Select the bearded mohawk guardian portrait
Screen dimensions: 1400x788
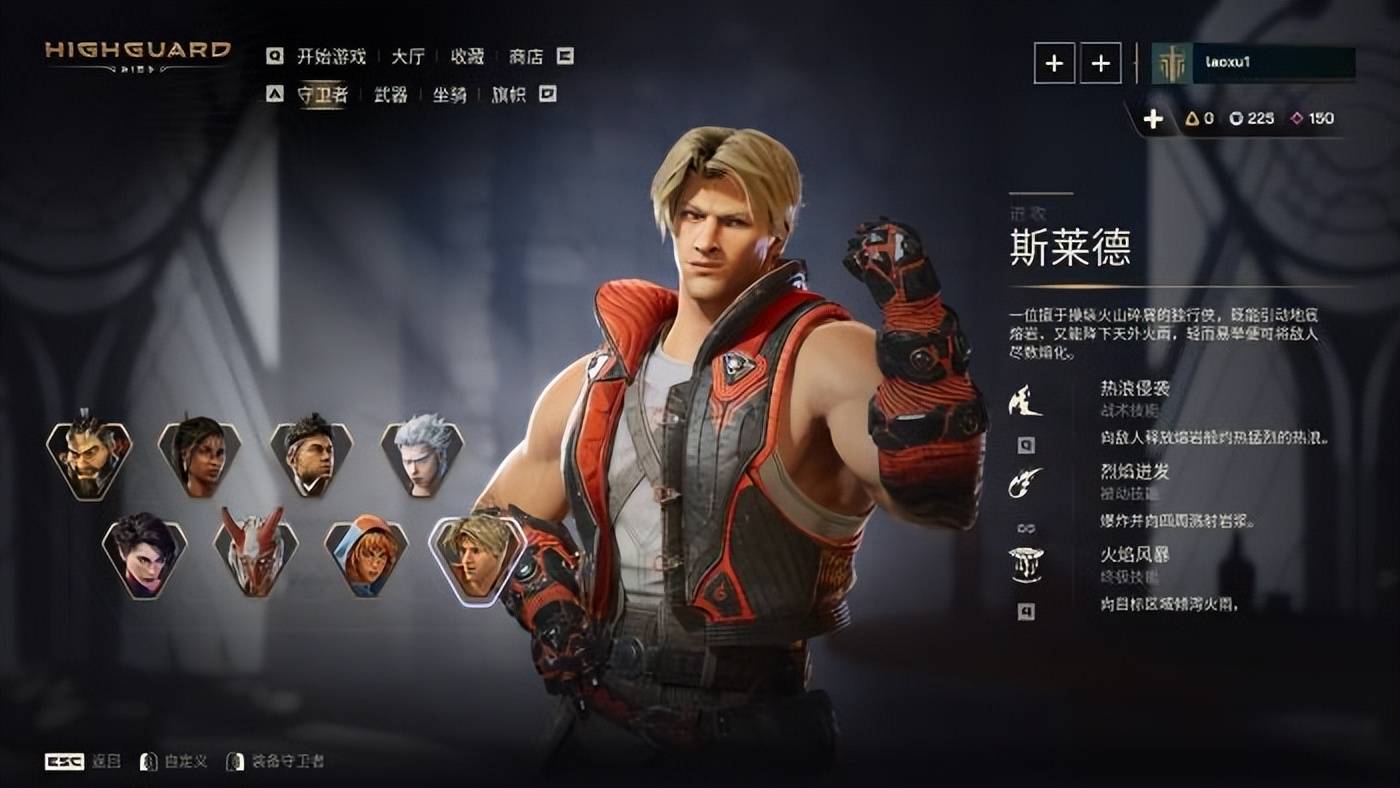(x=89, y=459)
